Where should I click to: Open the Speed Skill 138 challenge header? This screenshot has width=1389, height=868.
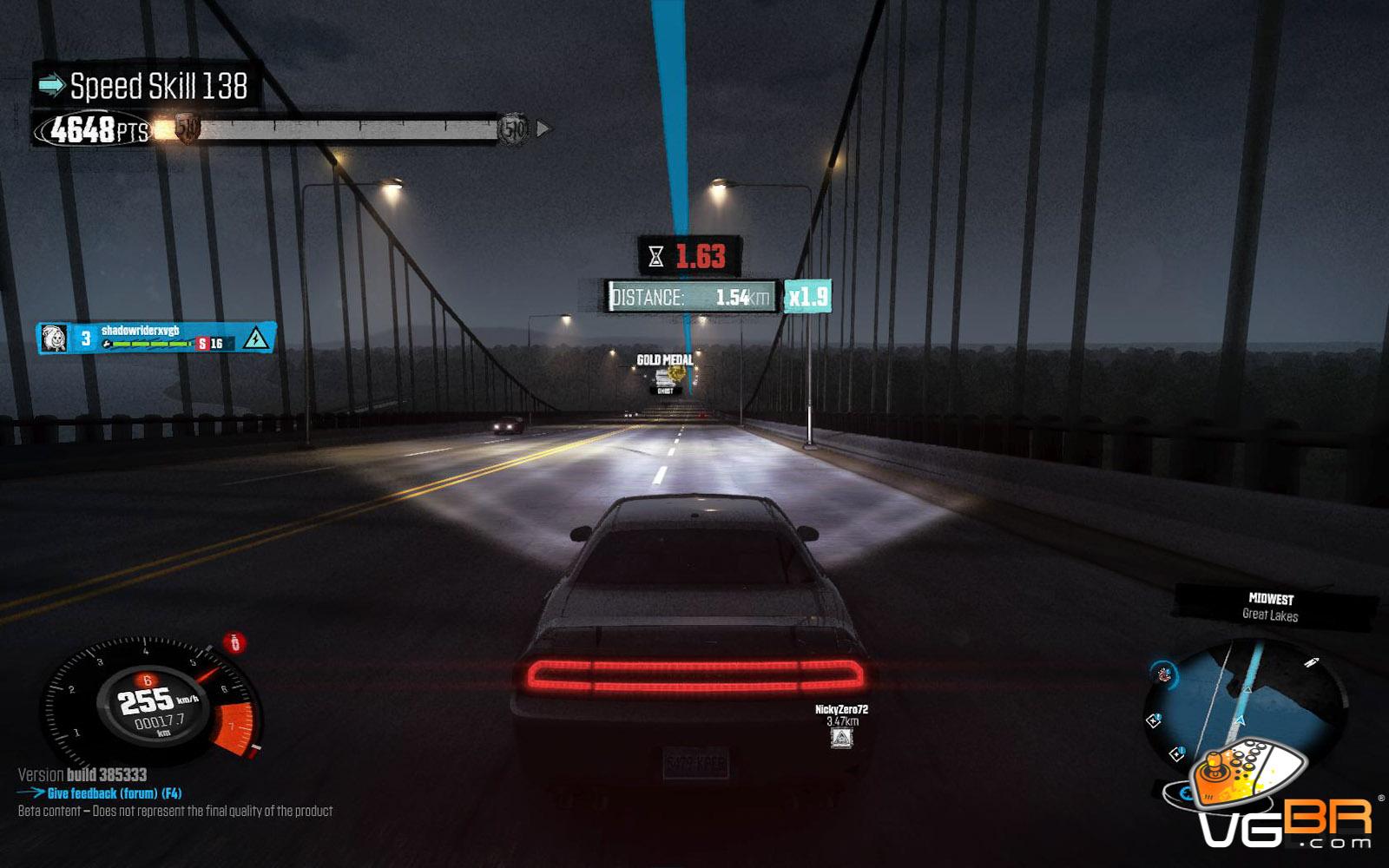[x=145, y=86]
